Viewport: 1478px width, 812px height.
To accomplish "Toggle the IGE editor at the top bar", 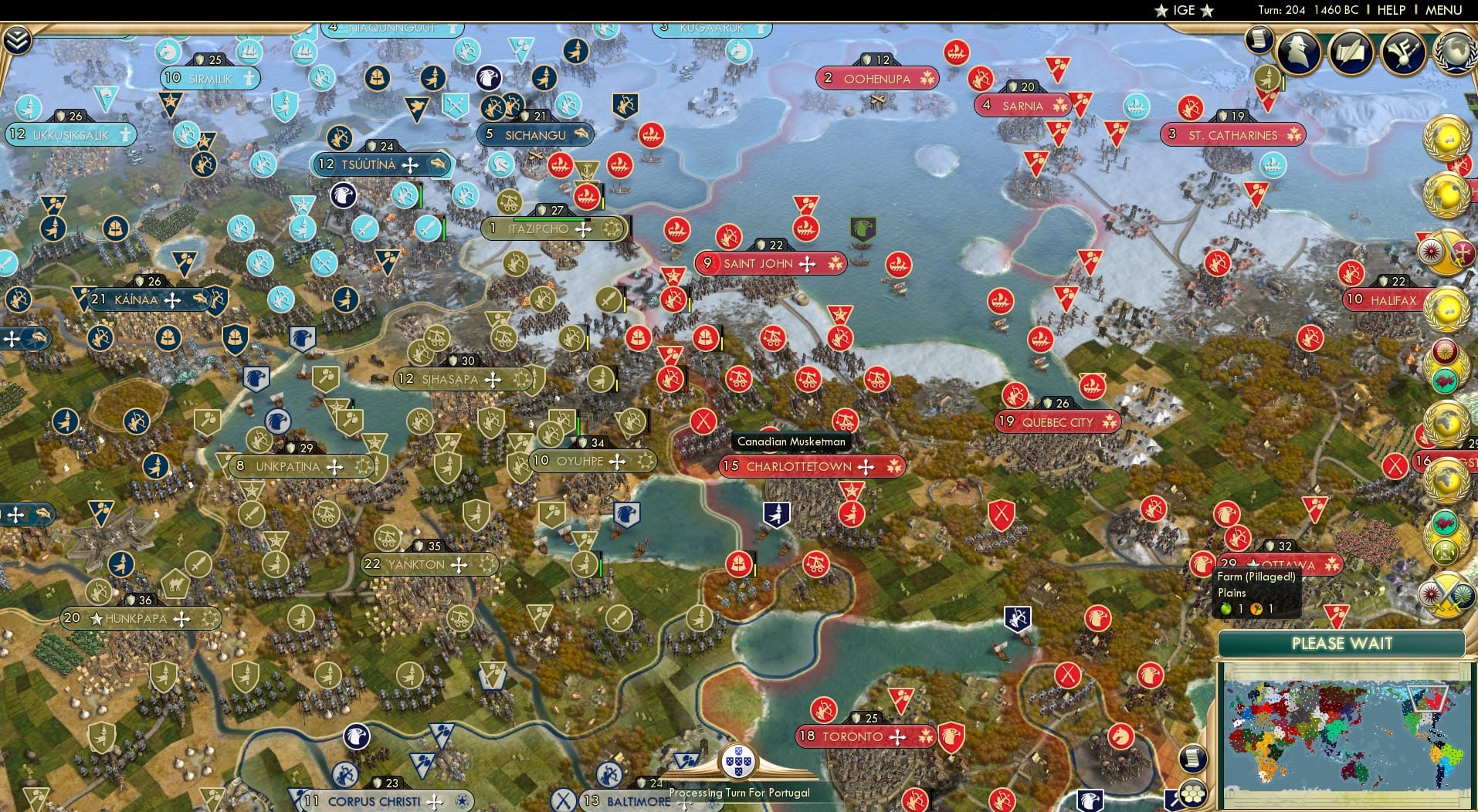I will point(1186,10).
